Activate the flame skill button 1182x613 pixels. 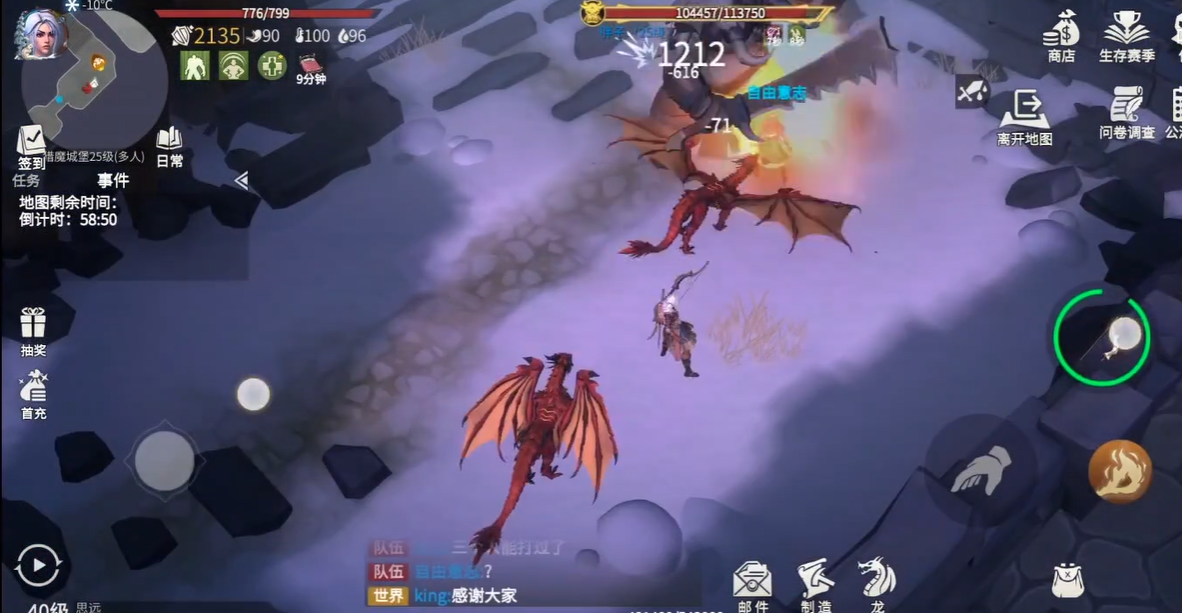[1120, 471]
